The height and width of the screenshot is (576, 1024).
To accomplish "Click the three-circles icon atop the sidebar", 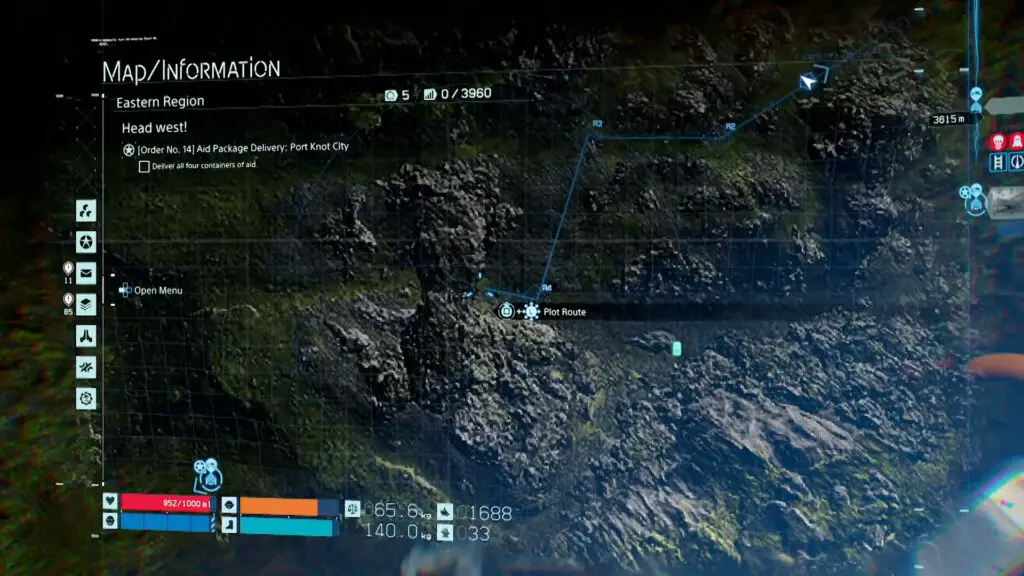I will point(86,211).
